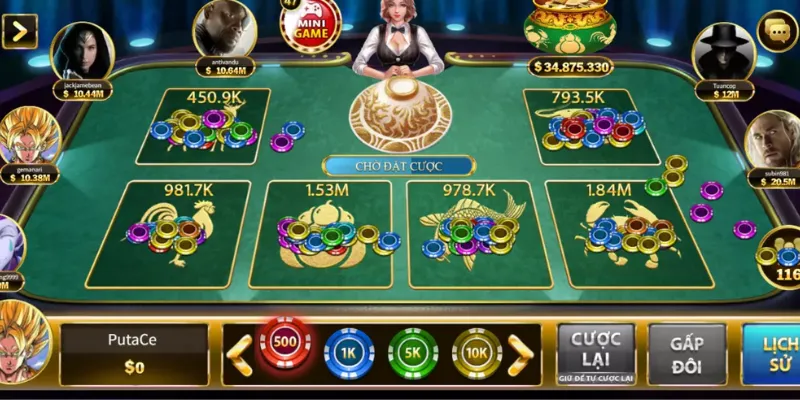Open the Mini Game icon

pos(310,24)
